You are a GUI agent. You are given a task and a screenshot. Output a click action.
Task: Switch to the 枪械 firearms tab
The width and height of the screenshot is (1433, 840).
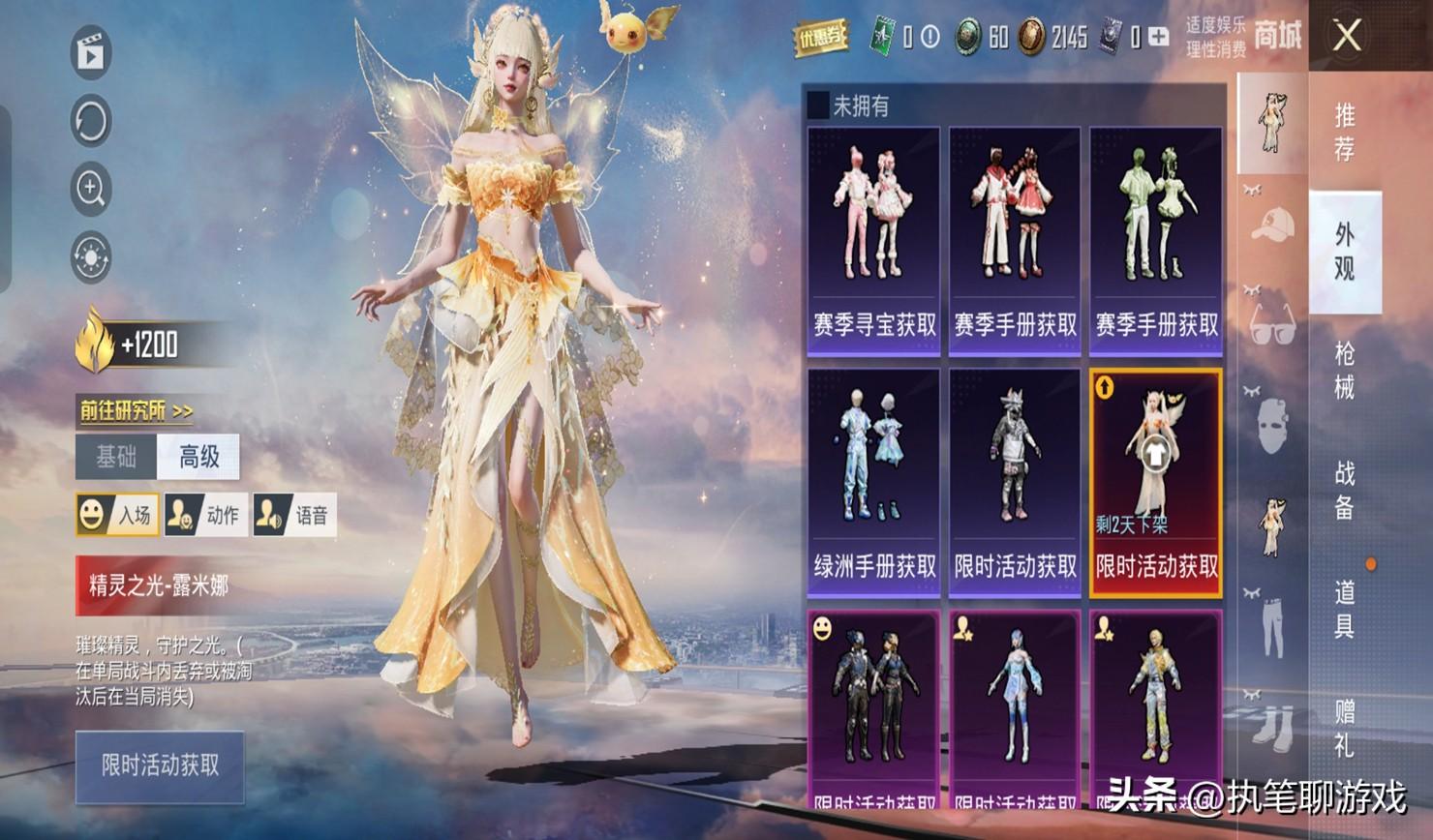point(1344,371)
